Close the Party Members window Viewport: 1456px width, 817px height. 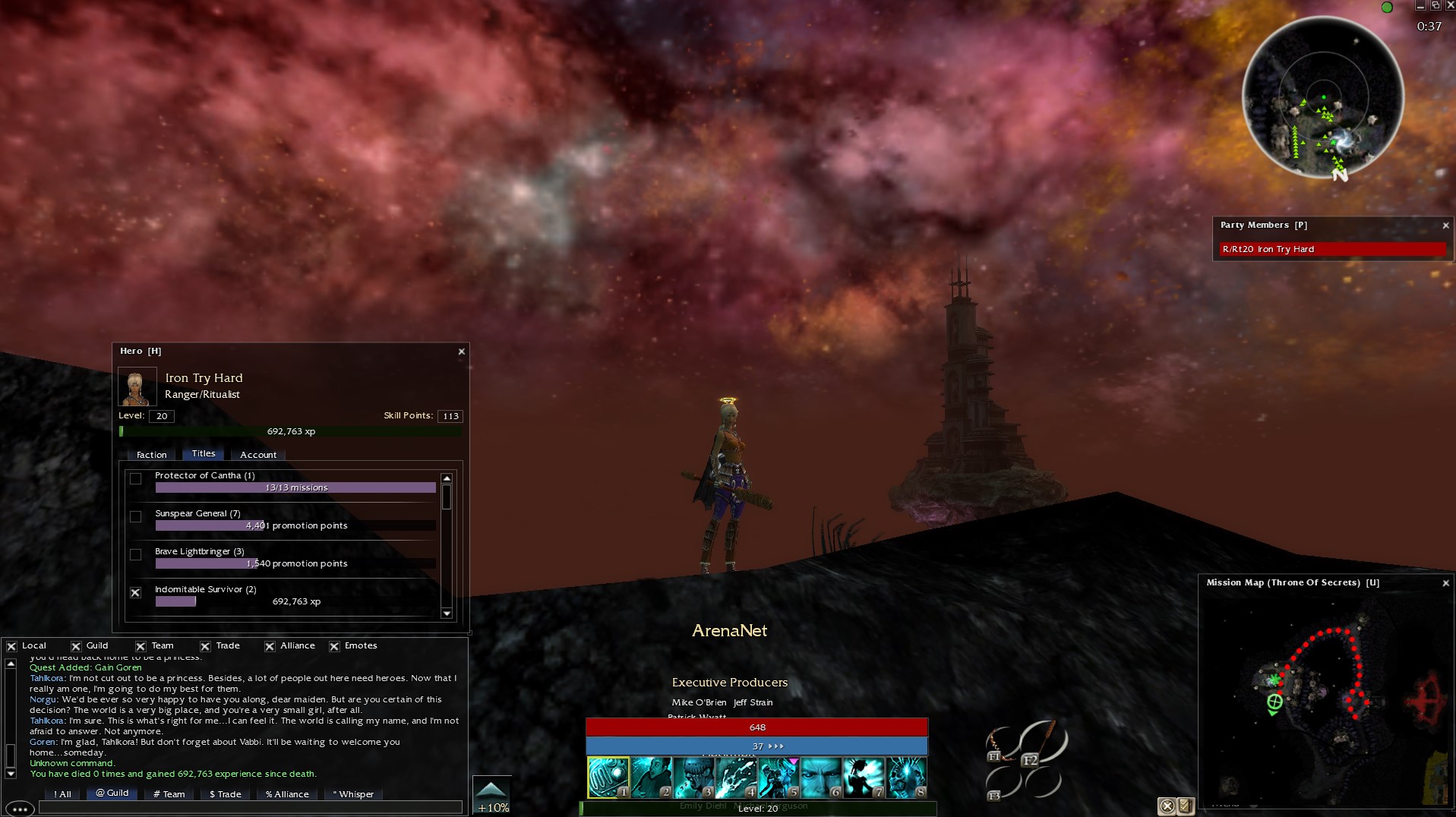tap(1445, 226)
